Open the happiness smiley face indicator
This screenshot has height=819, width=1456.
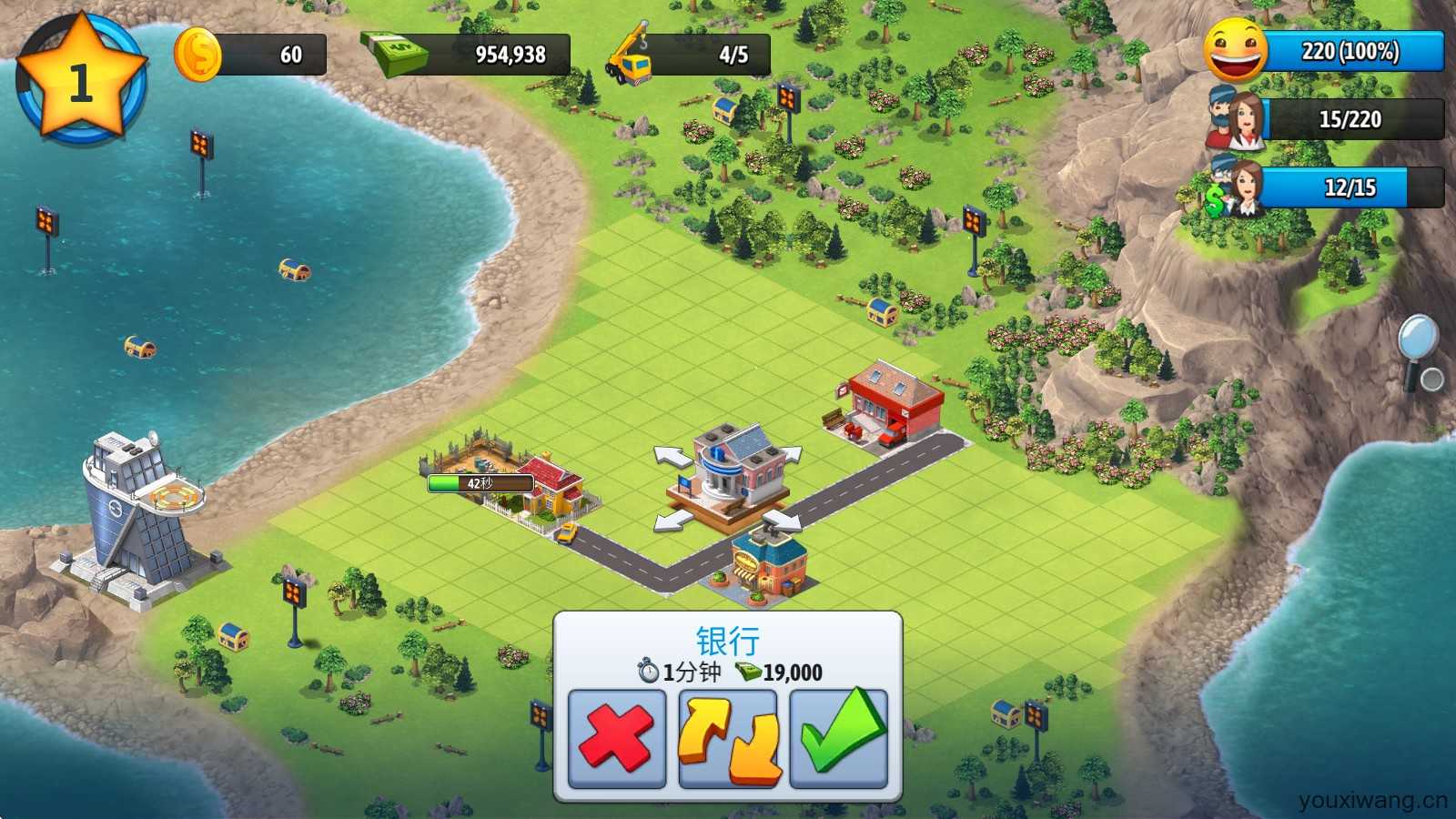coord(1236,51)
